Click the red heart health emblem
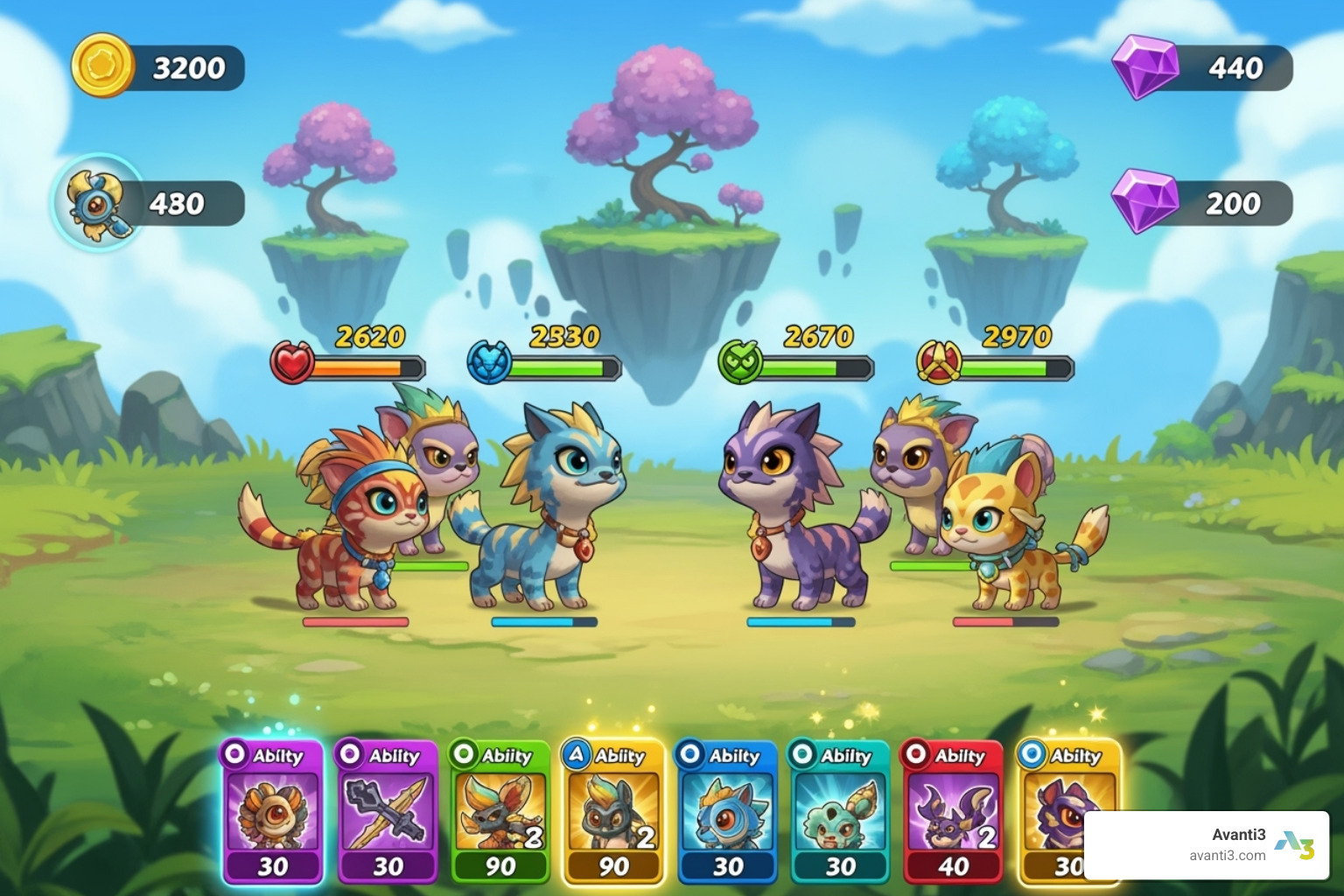This screenshot has width=1344, height=896. [x=292, y=366]
